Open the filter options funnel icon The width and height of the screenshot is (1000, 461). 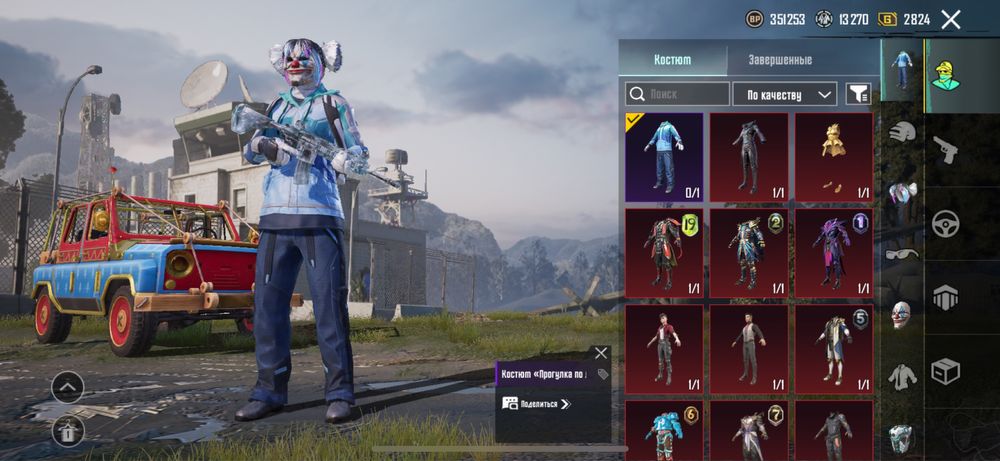858,94
